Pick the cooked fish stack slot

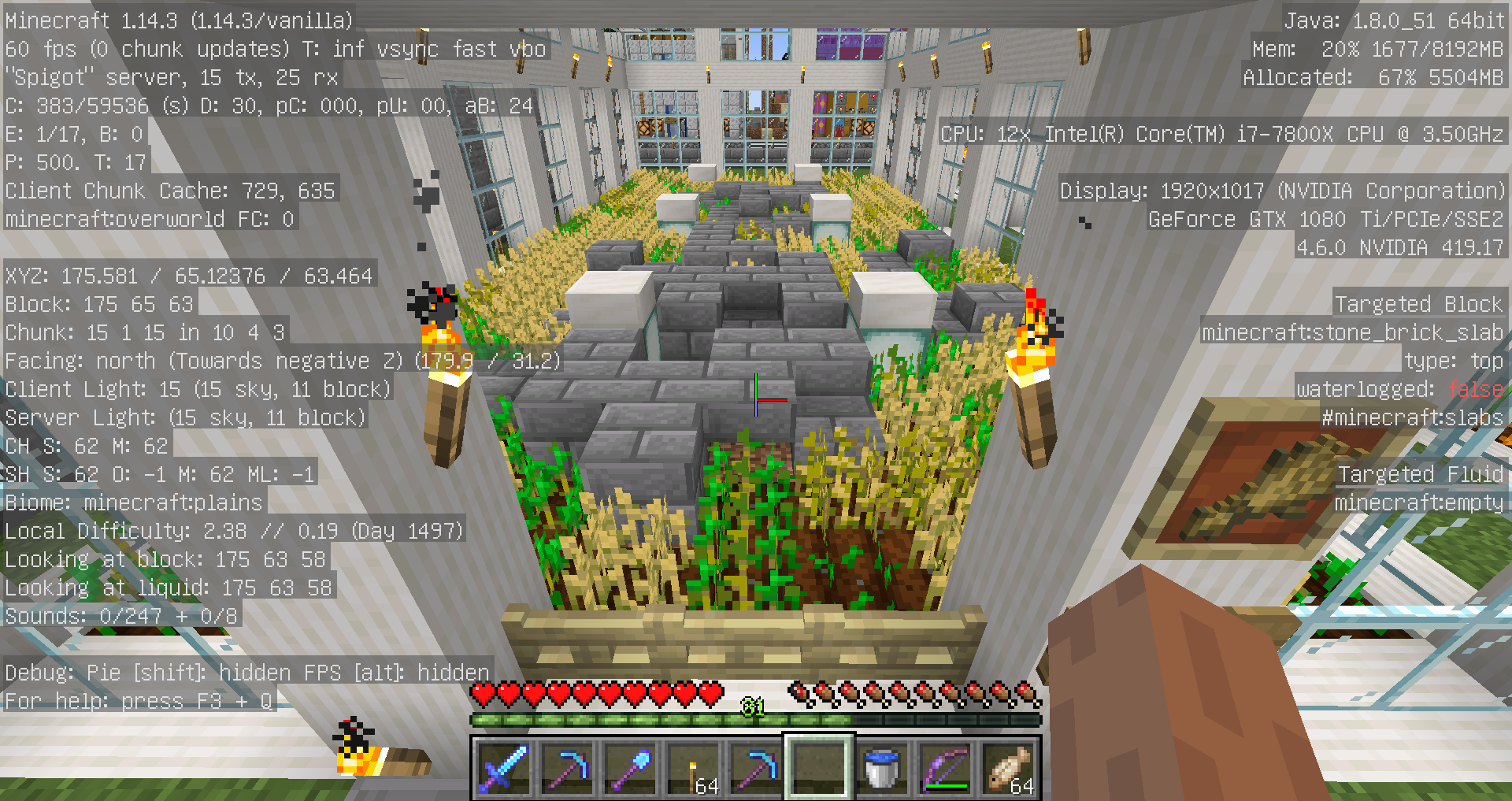tap(1008, 767)
